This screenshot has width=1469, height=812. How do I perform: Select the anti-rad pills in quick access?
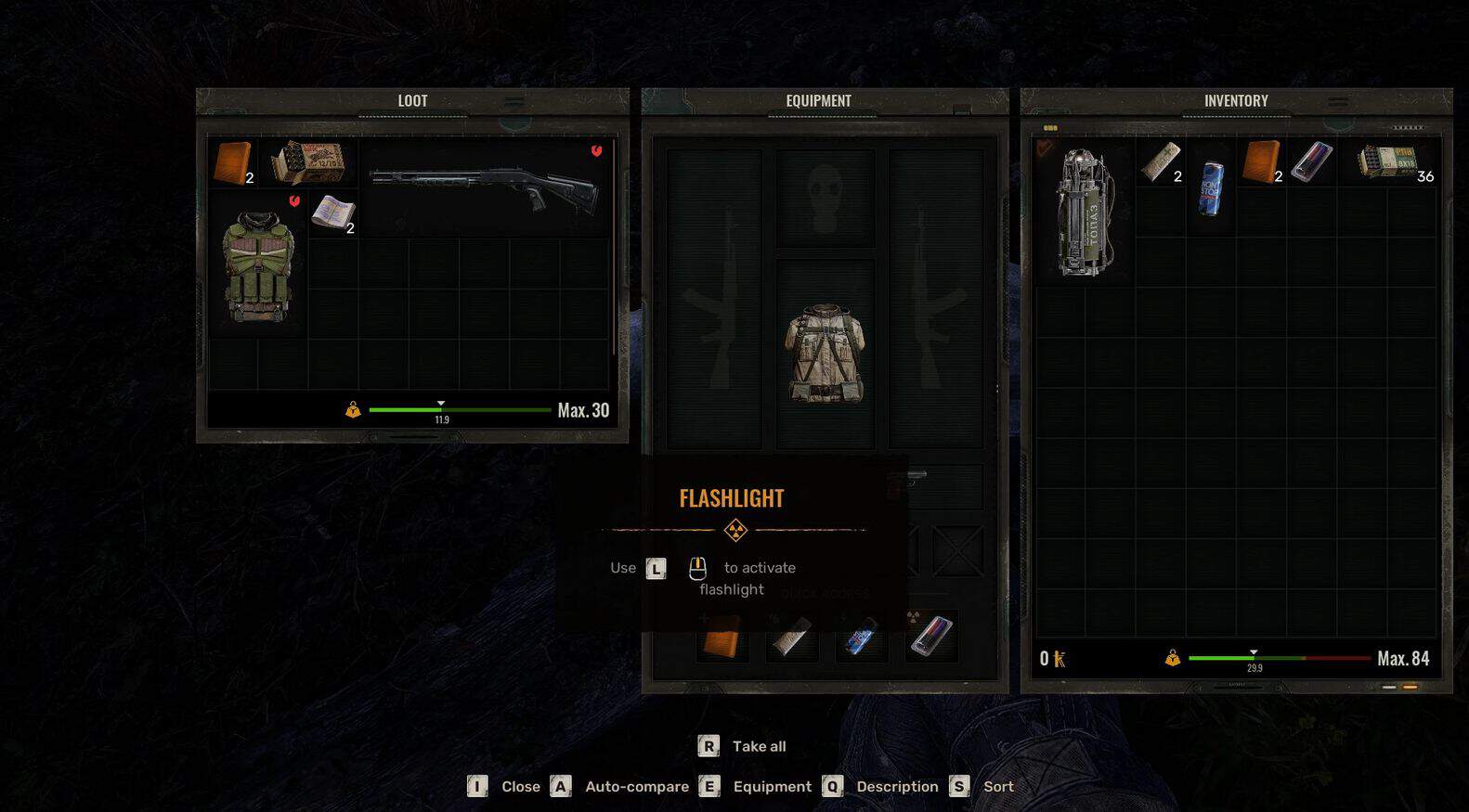tap(931, 634)
